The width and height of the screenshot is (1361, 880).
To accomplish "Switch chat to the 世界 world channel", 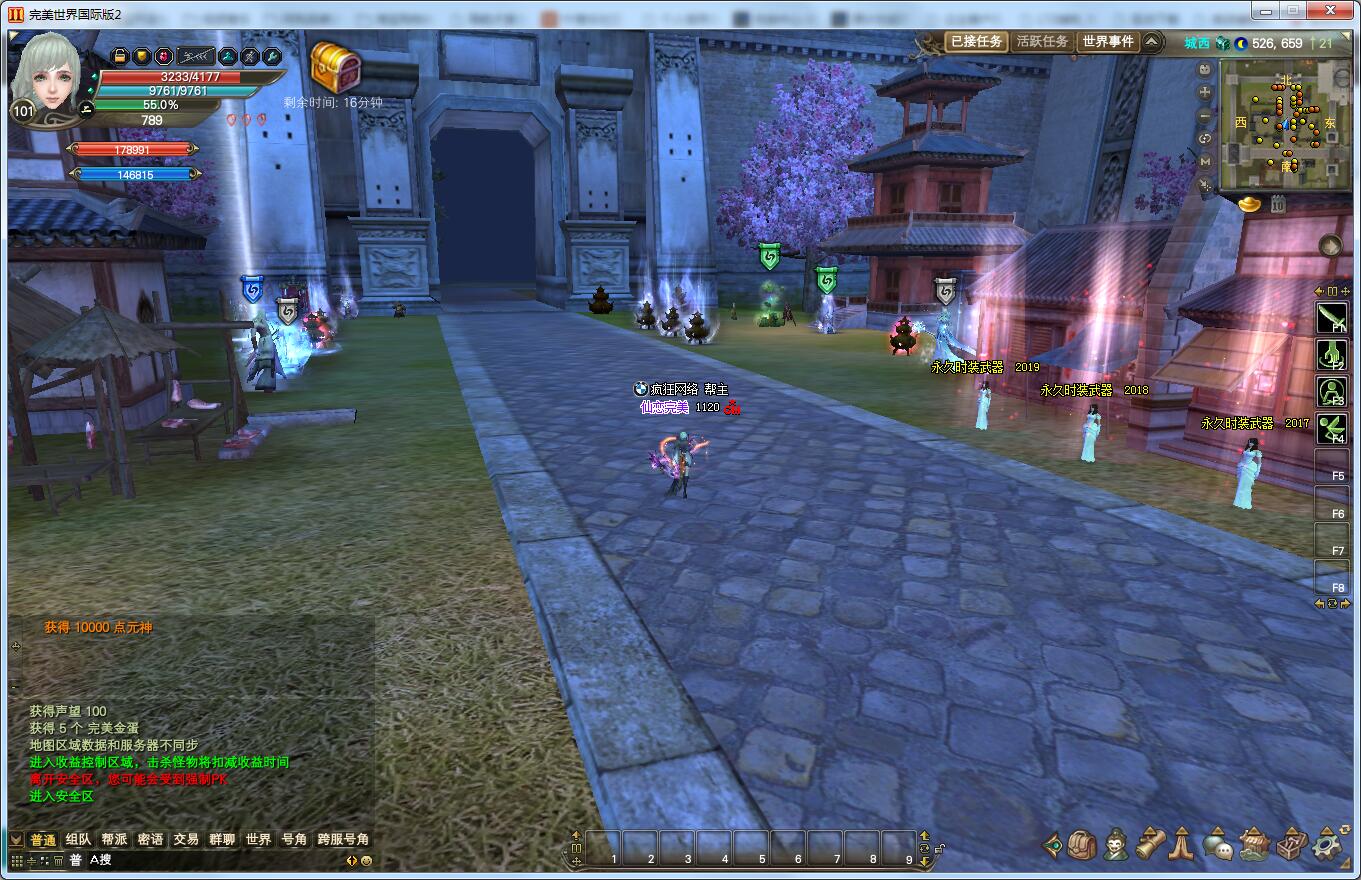I will (258, 840).
